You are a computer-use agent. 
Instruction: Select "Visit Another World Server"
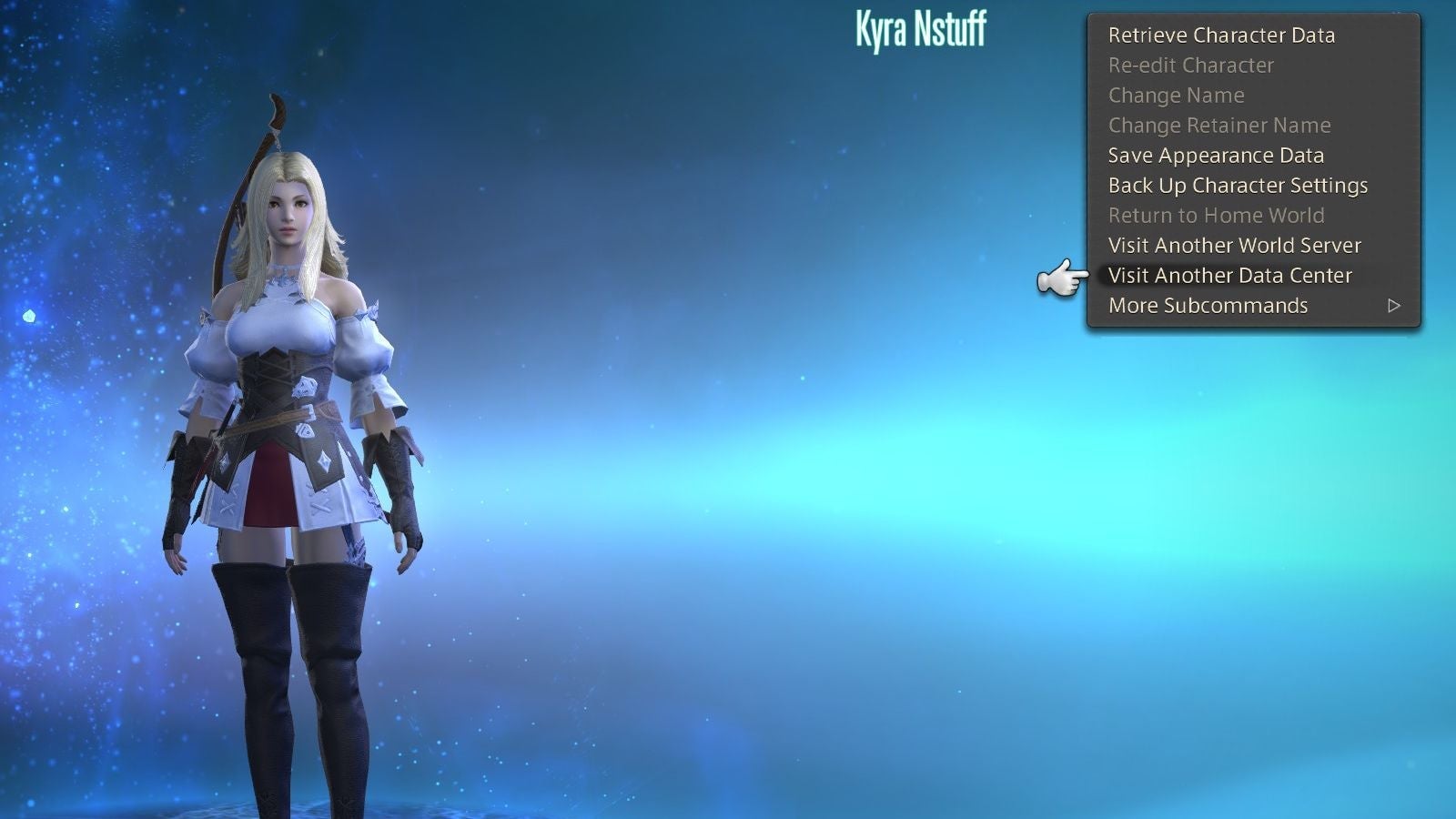coord(1234,245)
